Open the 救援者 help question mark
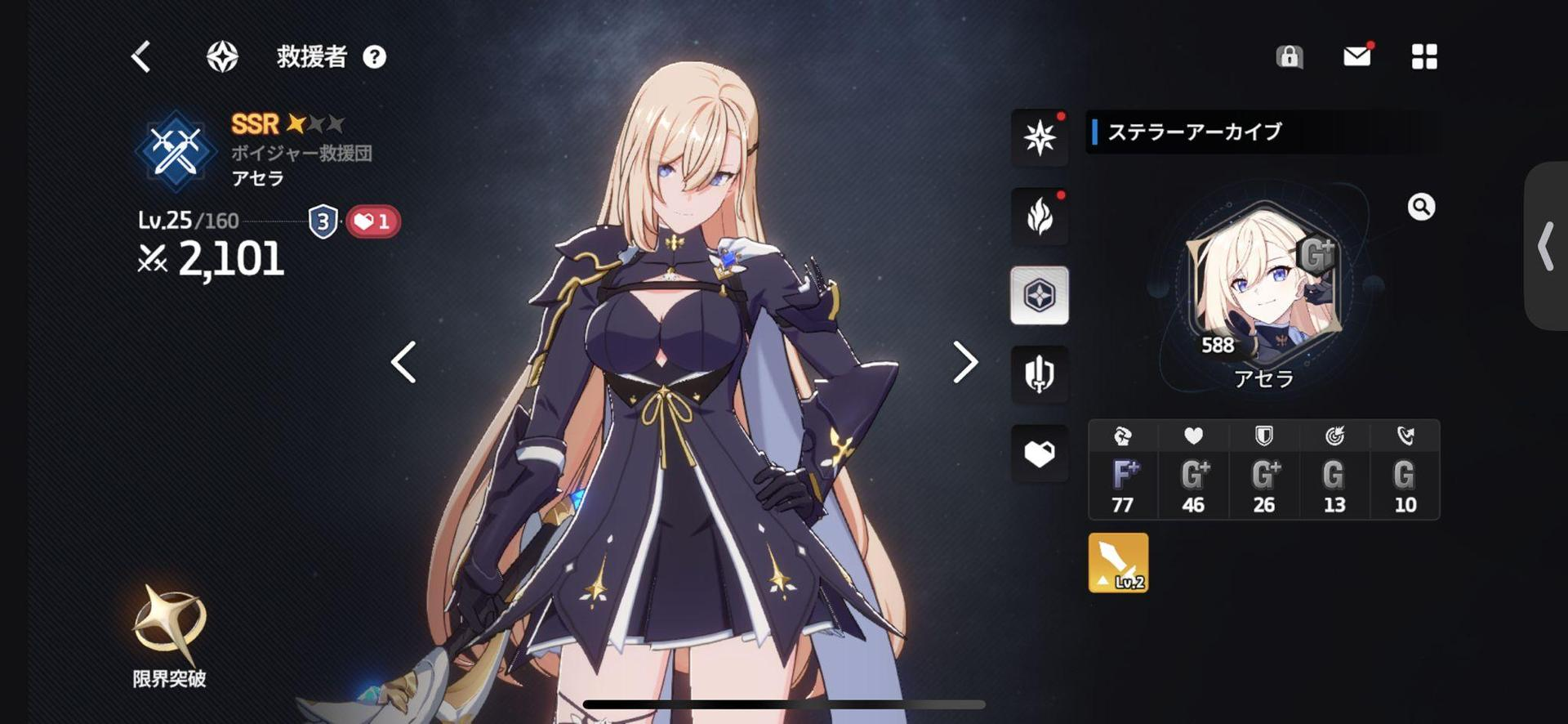This screenshot has width=1568, height=724. [x=375, y=57]
